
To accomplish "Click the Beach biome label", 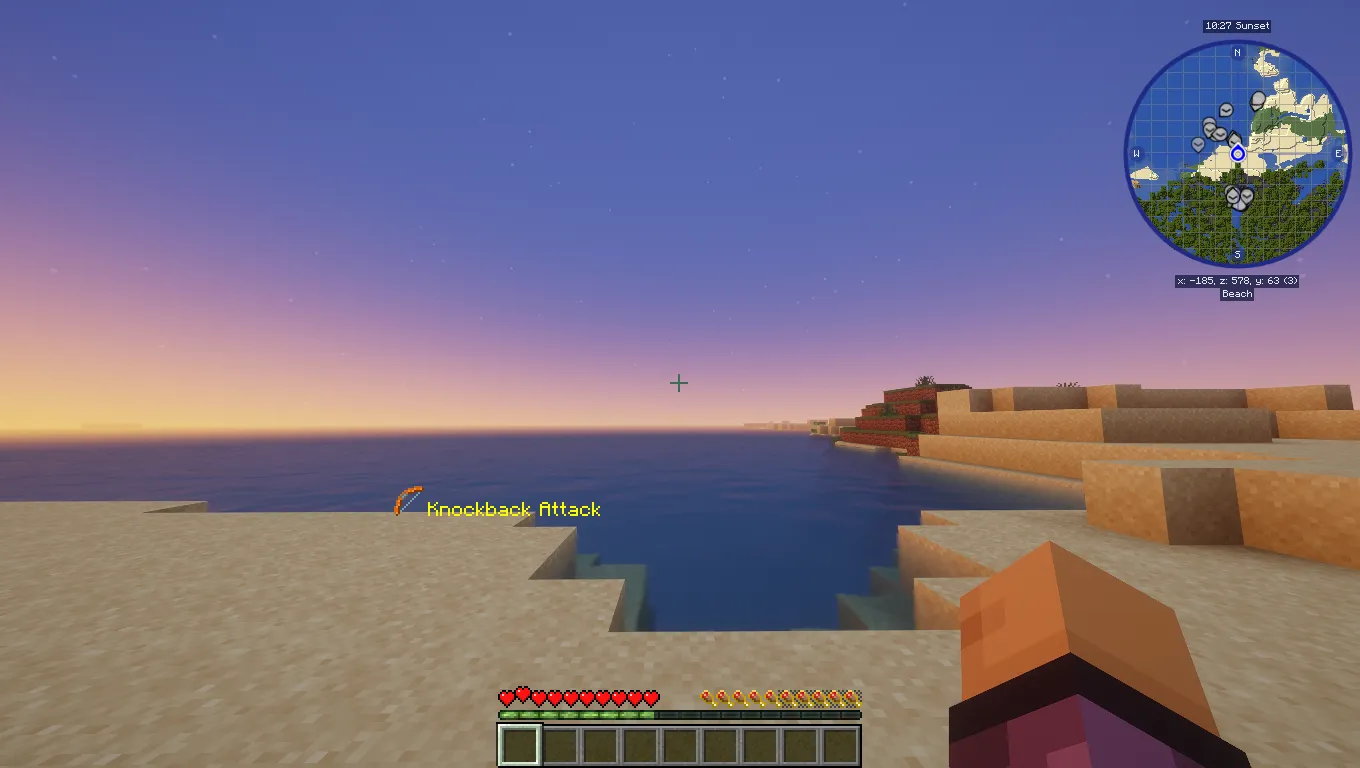I will tap(1237, 293).
